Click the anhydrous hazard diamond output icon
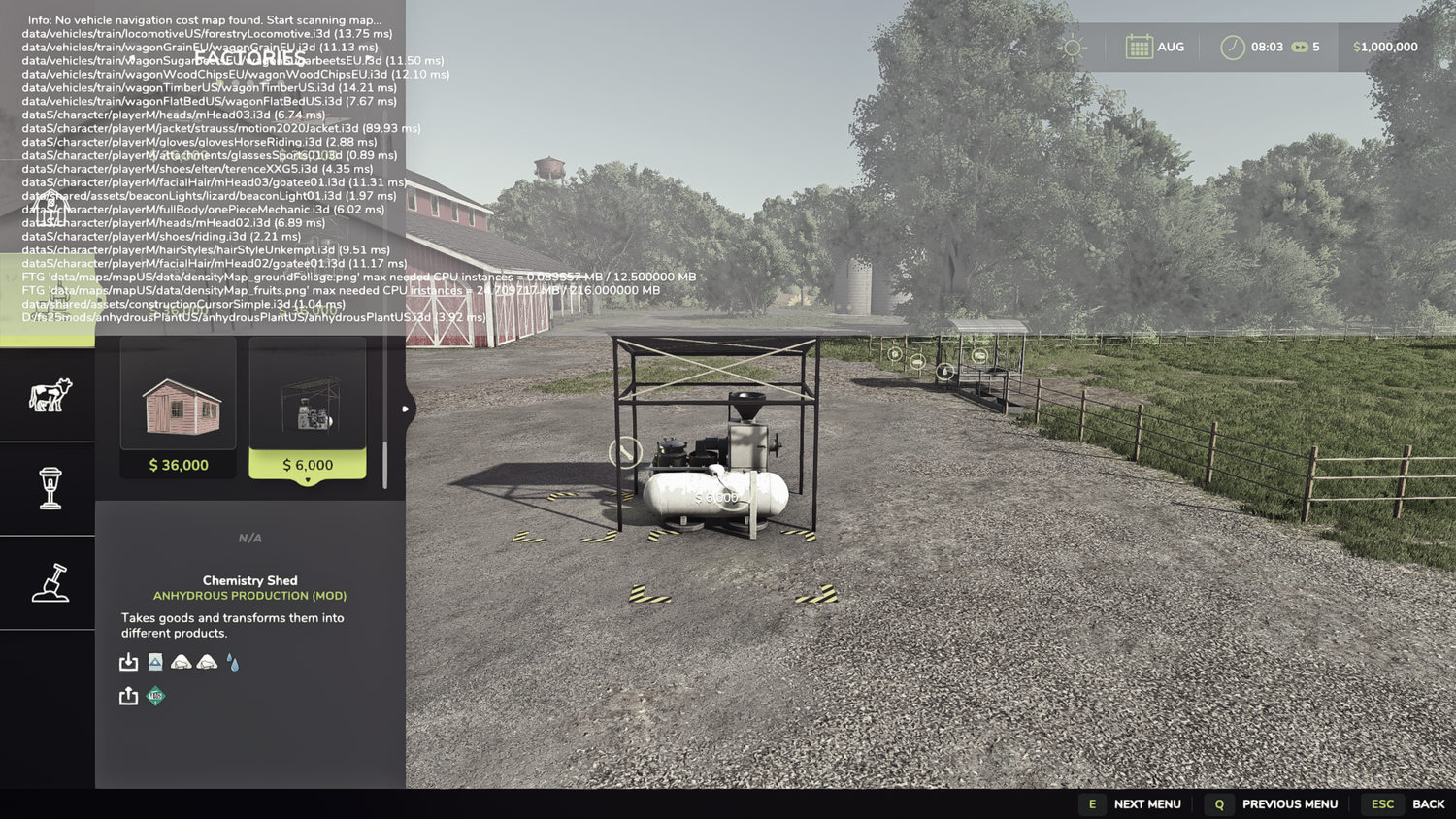 pyautogui.click(x=156, y=695)
